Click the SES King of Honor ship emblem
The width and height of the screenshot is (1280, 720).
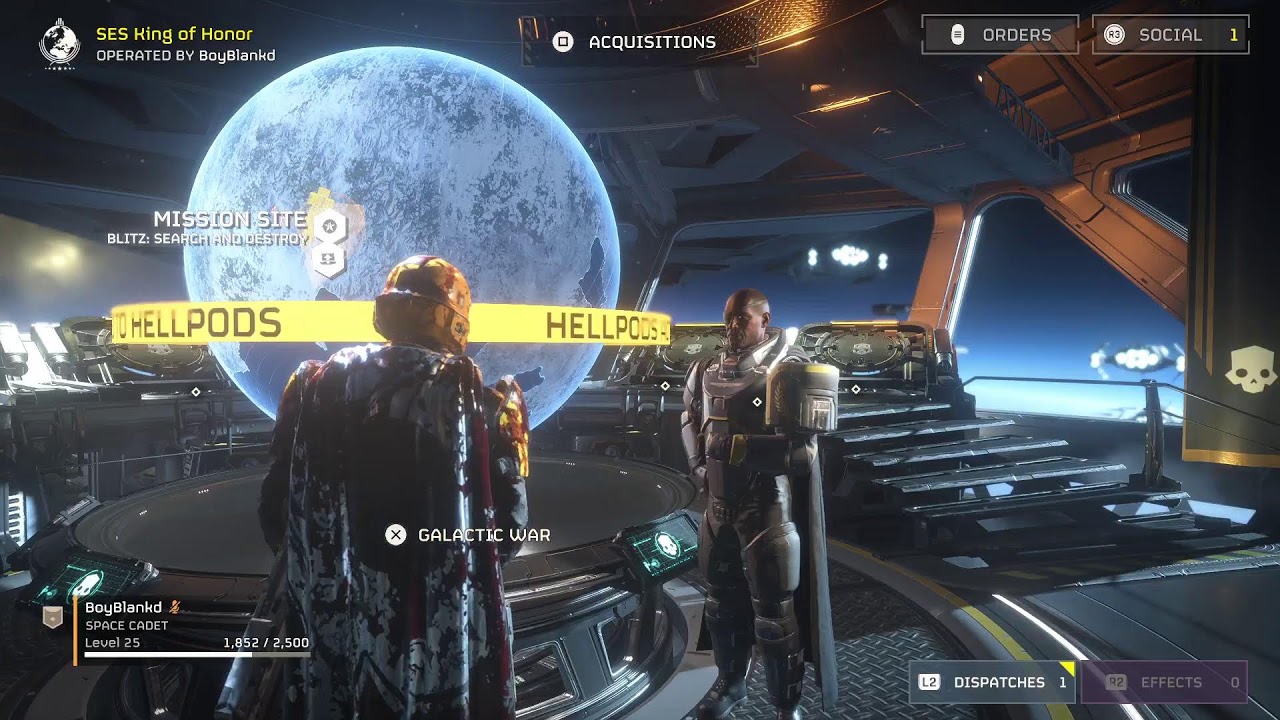[x=59, y=43]
